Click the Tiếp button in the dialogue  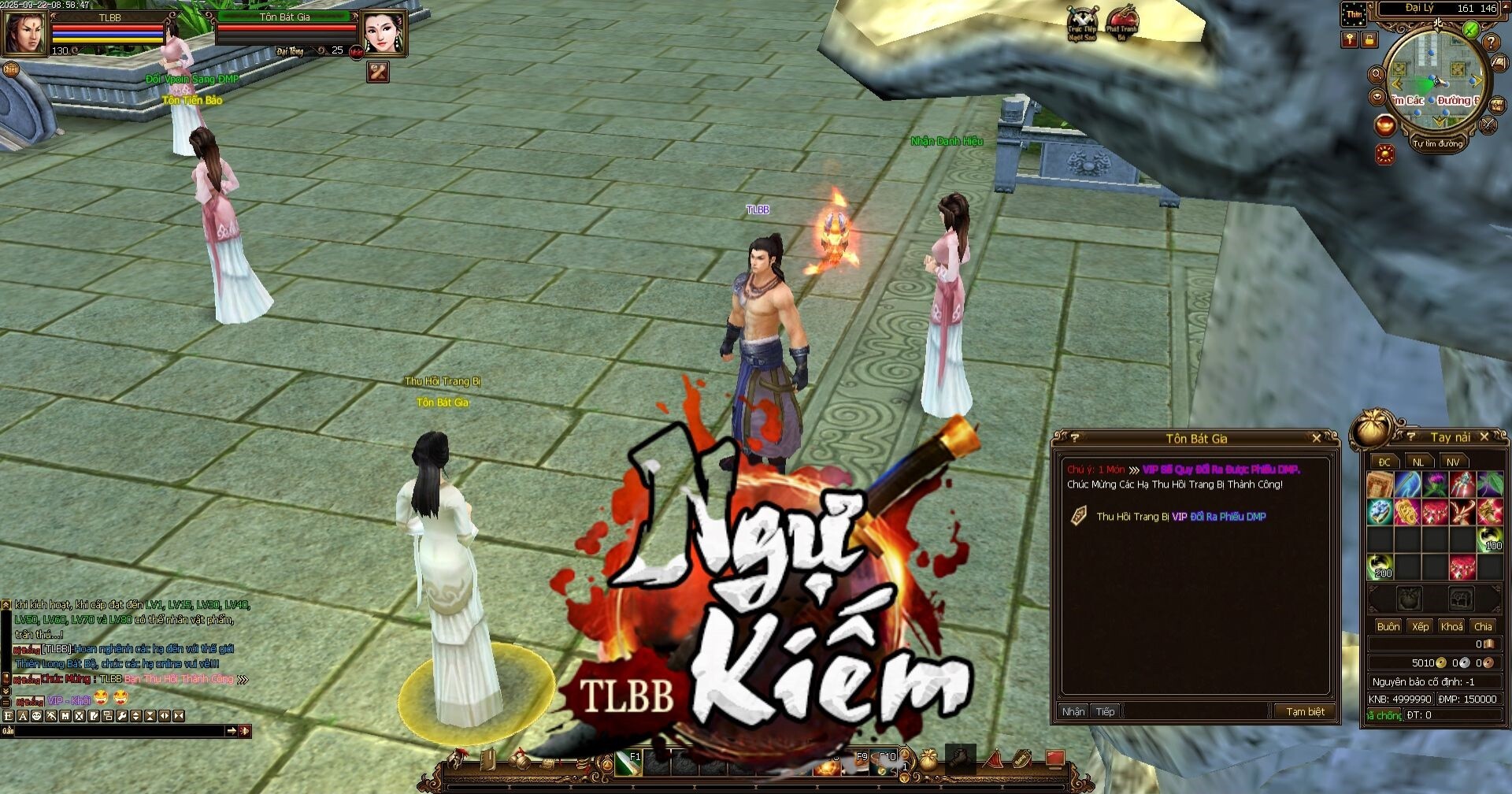[x=1106, y=711]
